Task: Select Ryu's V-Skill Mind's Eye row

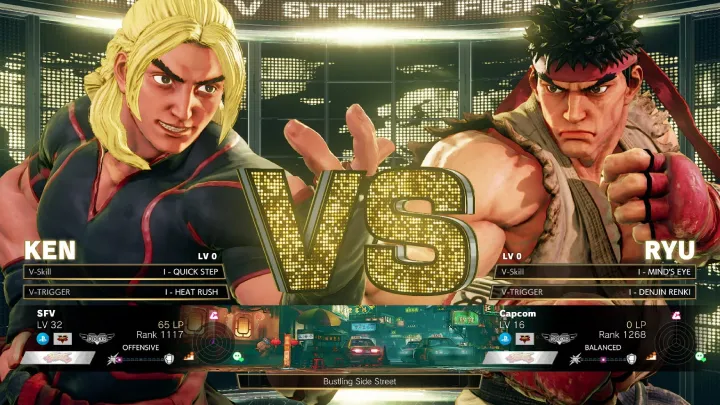Action: coord(596,271)
